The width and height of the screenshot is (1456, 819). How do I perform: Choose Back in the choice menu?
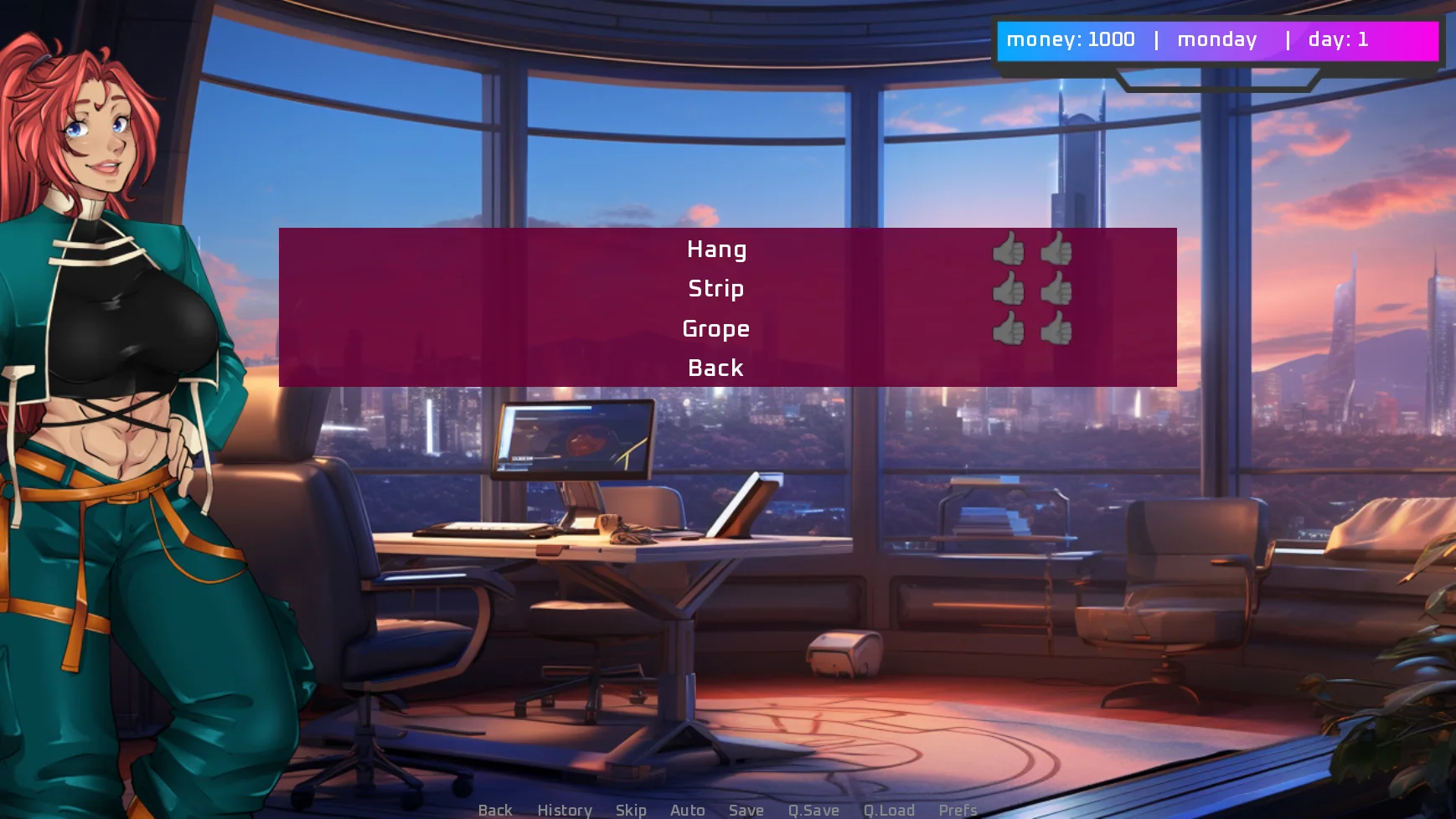point(716,368)
